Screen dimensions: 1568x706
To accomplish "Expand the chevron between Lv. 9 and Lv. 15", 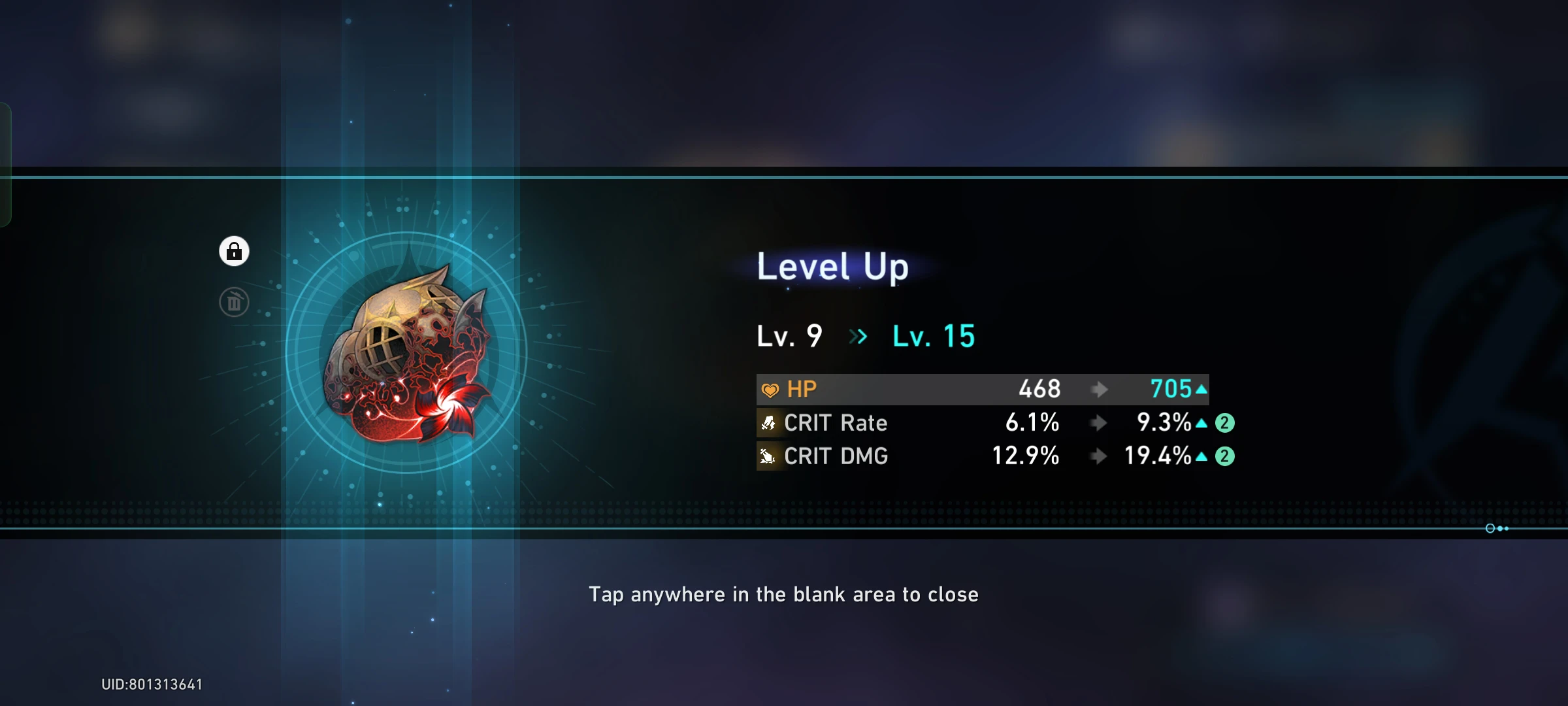I will click(858, 337).
